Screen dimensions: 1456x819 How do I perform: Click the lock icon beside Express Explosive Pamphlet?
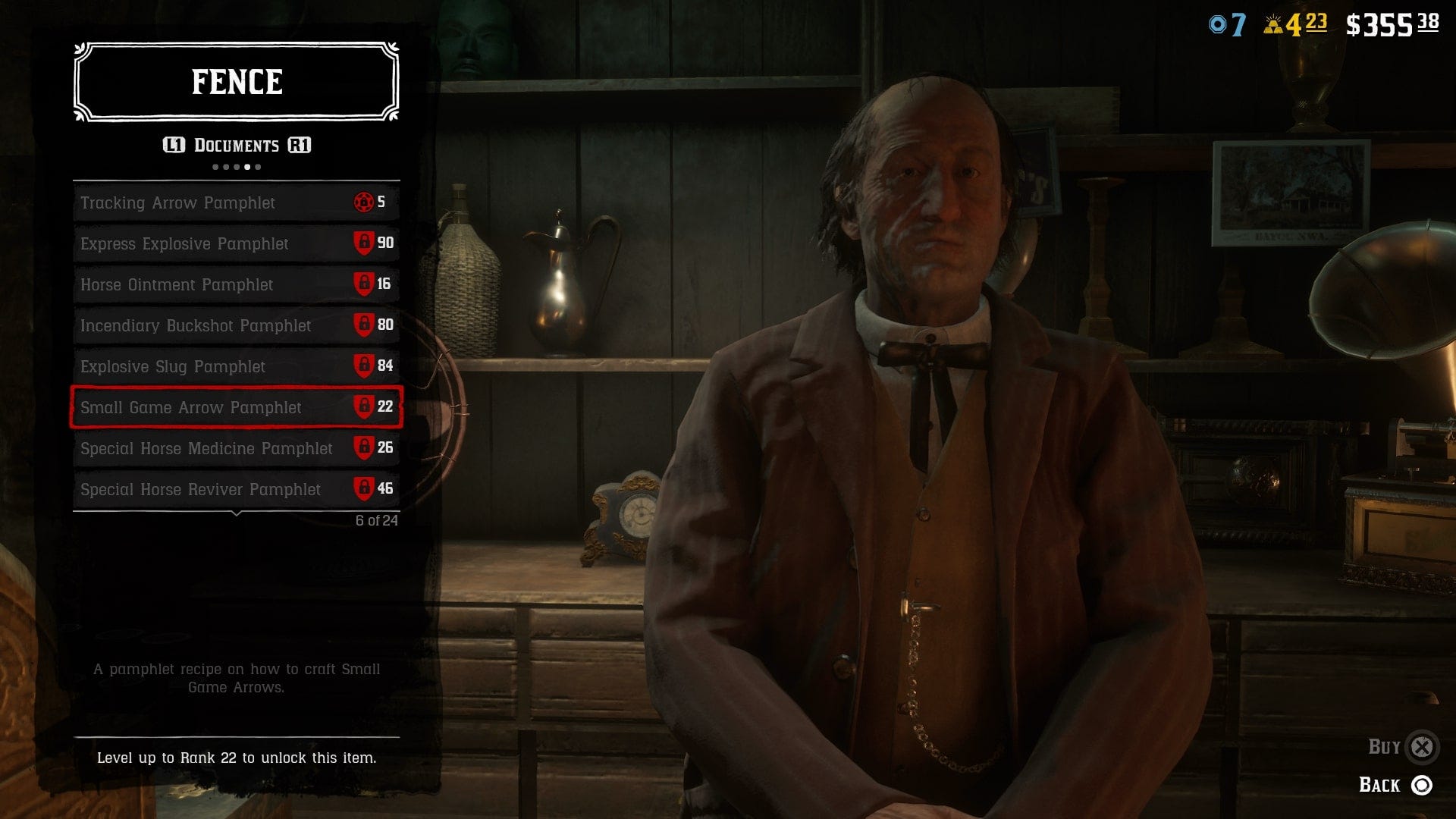365,243
